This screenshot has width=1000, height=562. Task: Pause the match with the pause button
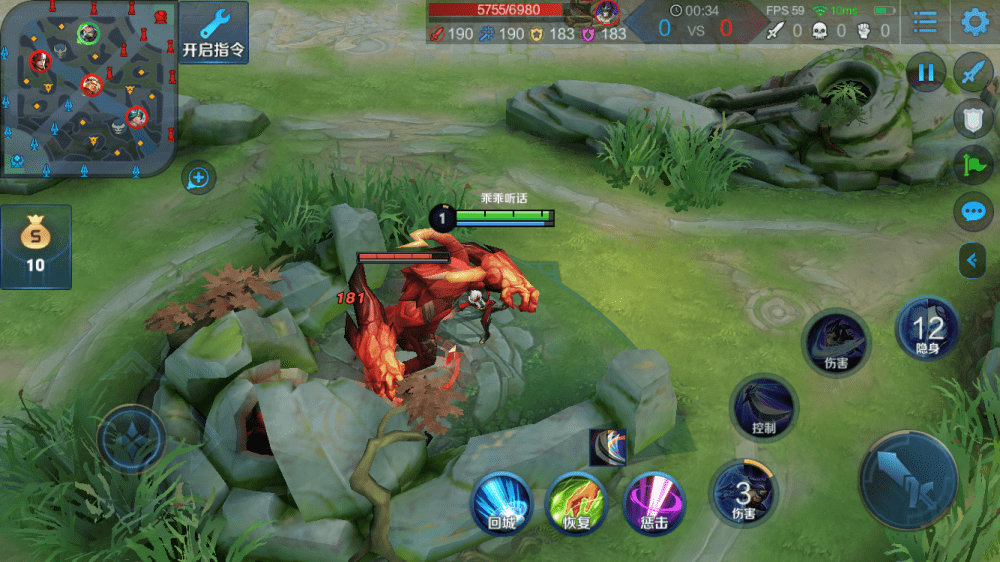pyautogui.click(x=926, y=72)
